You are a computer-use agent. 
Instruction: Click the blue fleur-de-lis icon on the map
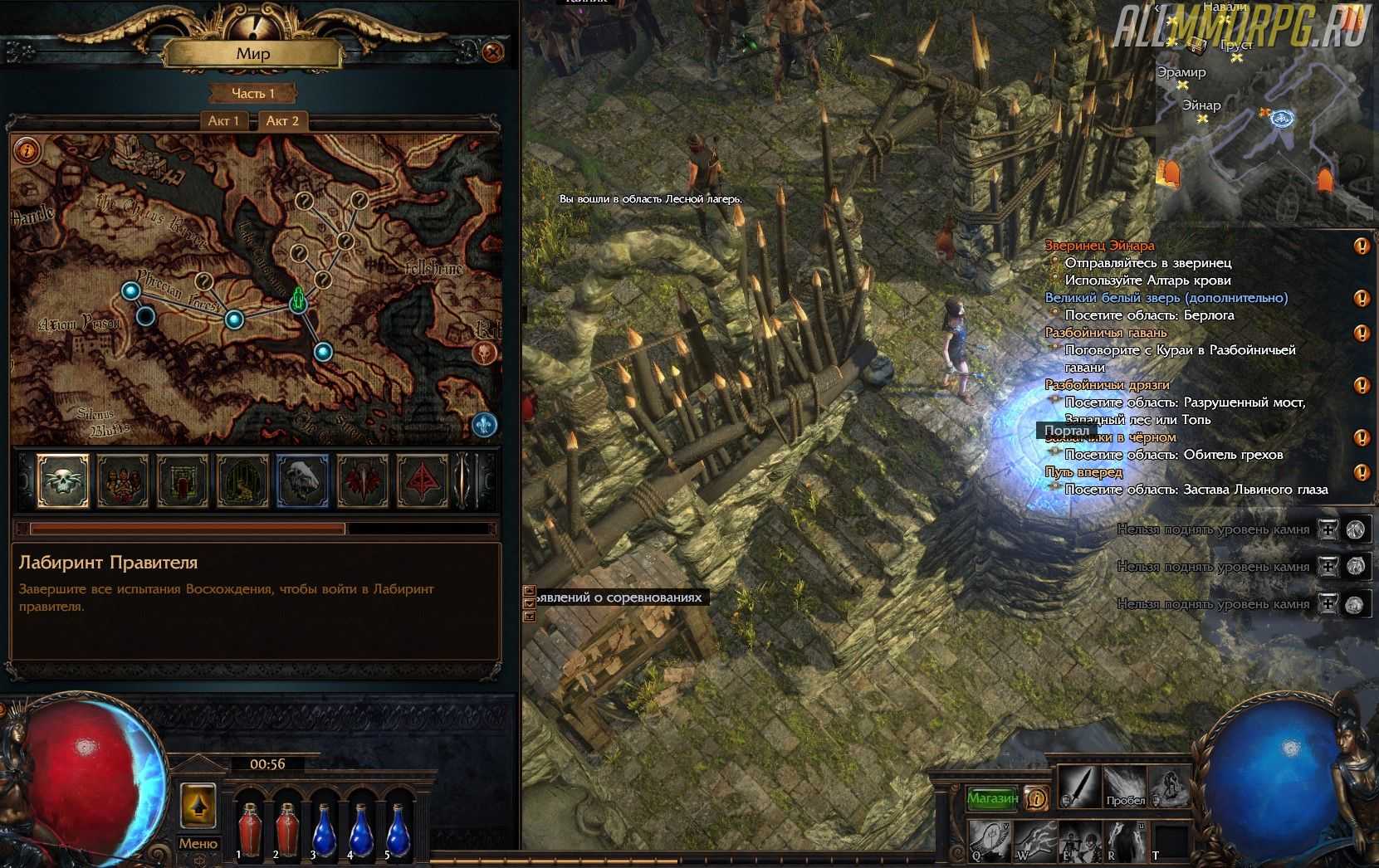484,425
